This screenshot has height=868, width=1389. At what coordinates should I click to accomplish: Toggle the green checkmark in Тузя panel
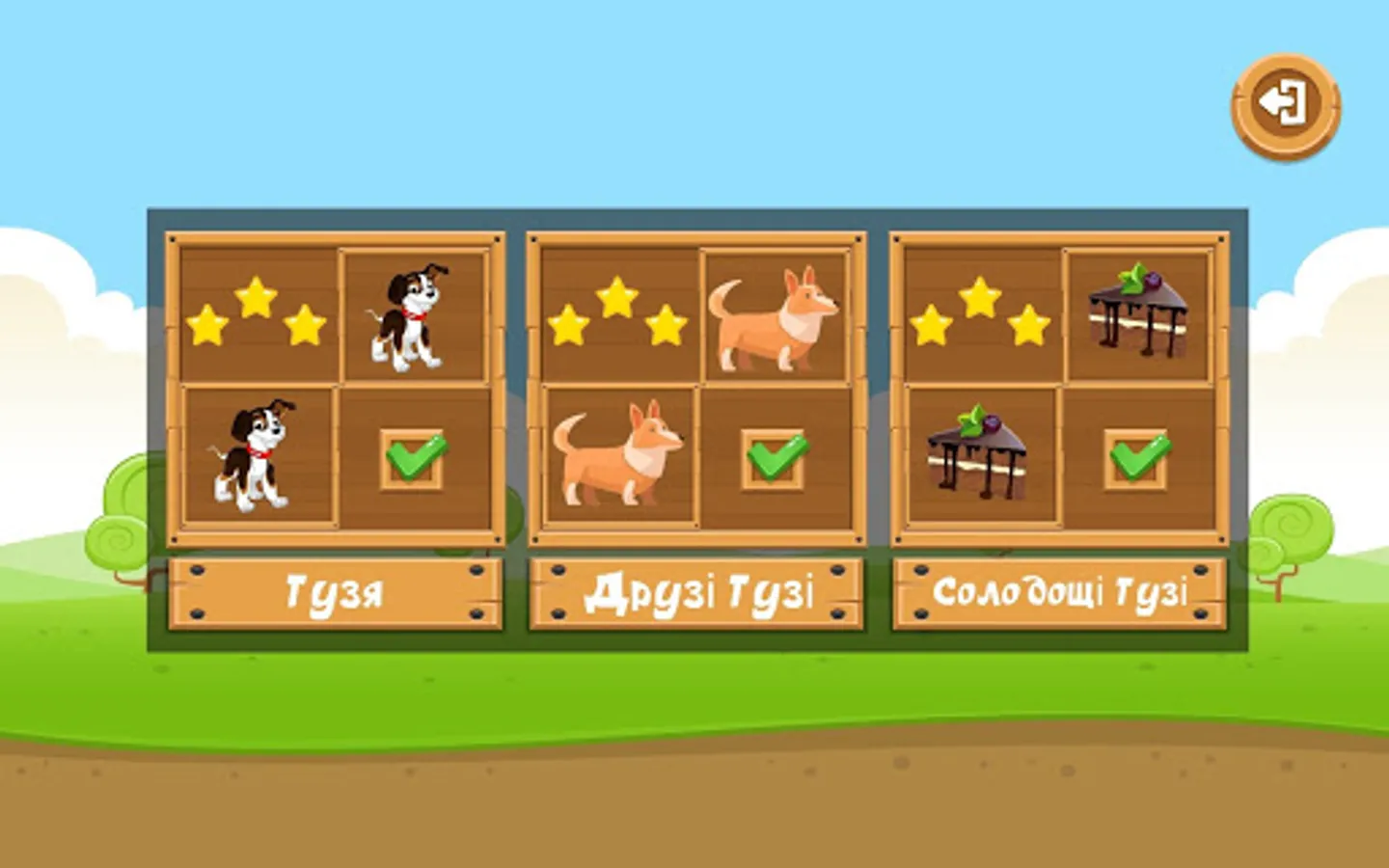pos(412,461)
